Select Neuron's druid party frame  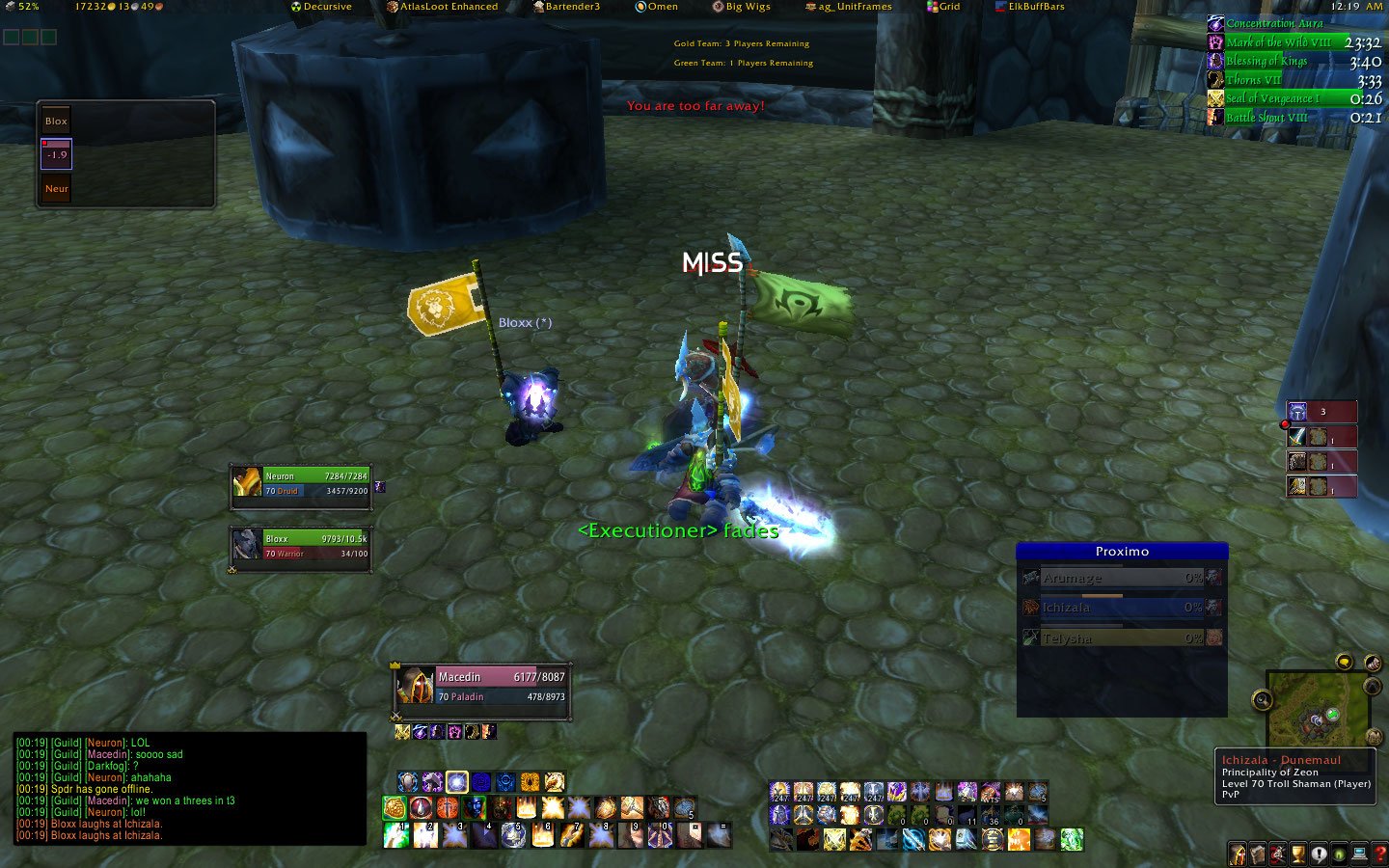click(x=302, y=483)
